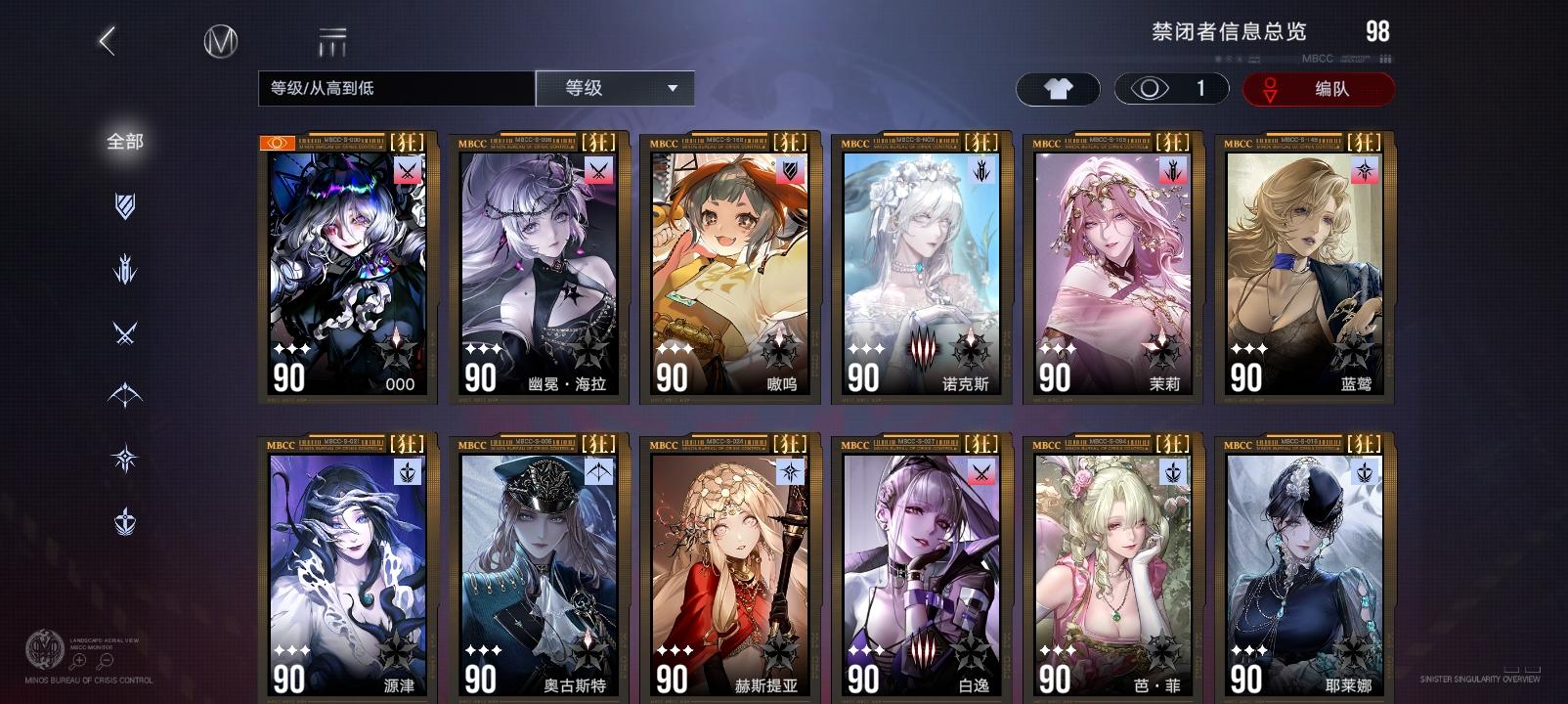Click the back arrow to exit overview

point(108,40)
